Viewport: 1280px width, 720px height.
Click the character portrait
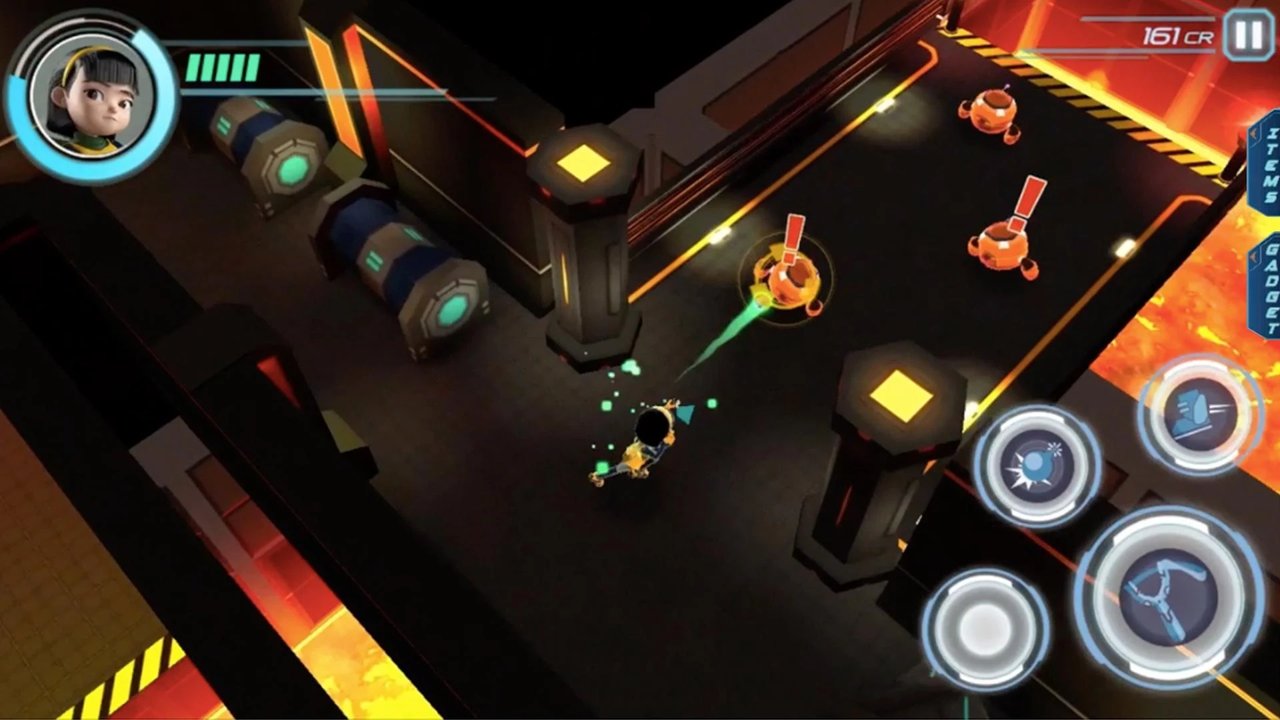[x=90, y=97]
